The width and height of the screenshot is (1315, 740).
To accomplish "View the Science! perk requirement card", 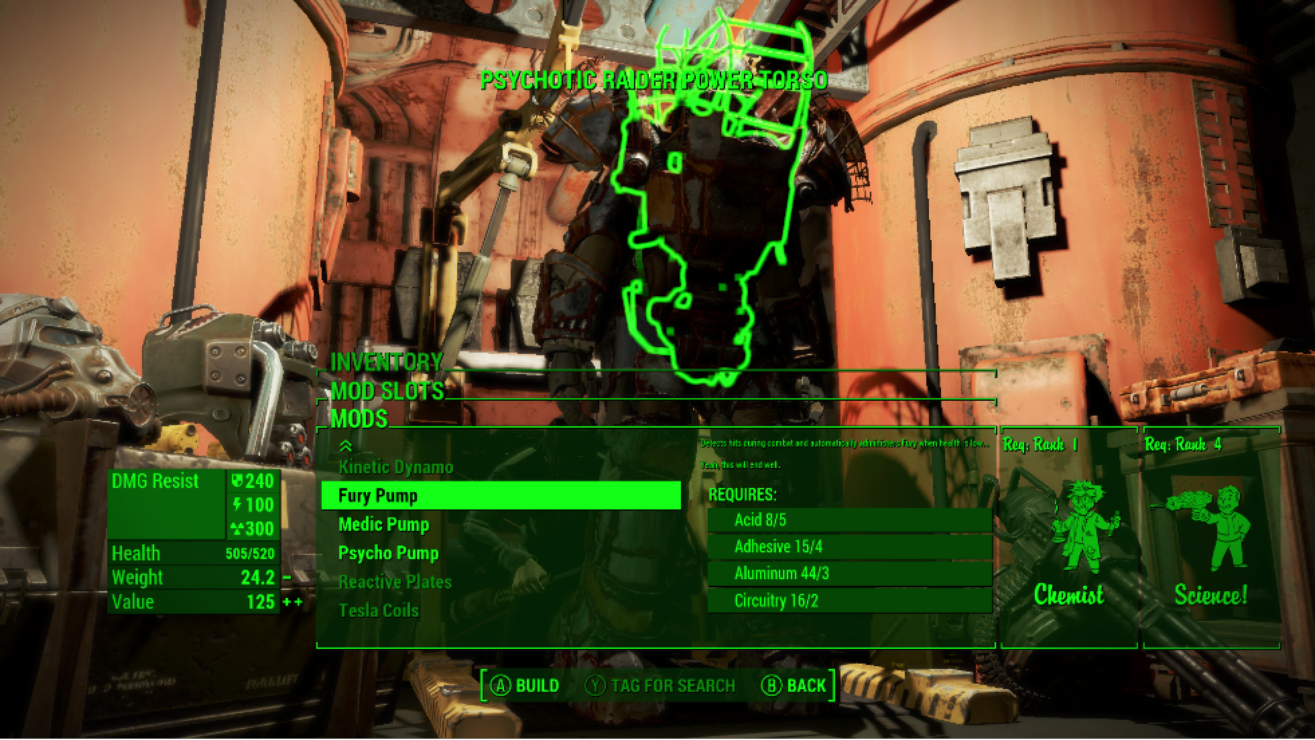I will click(x=1211, y=540).
